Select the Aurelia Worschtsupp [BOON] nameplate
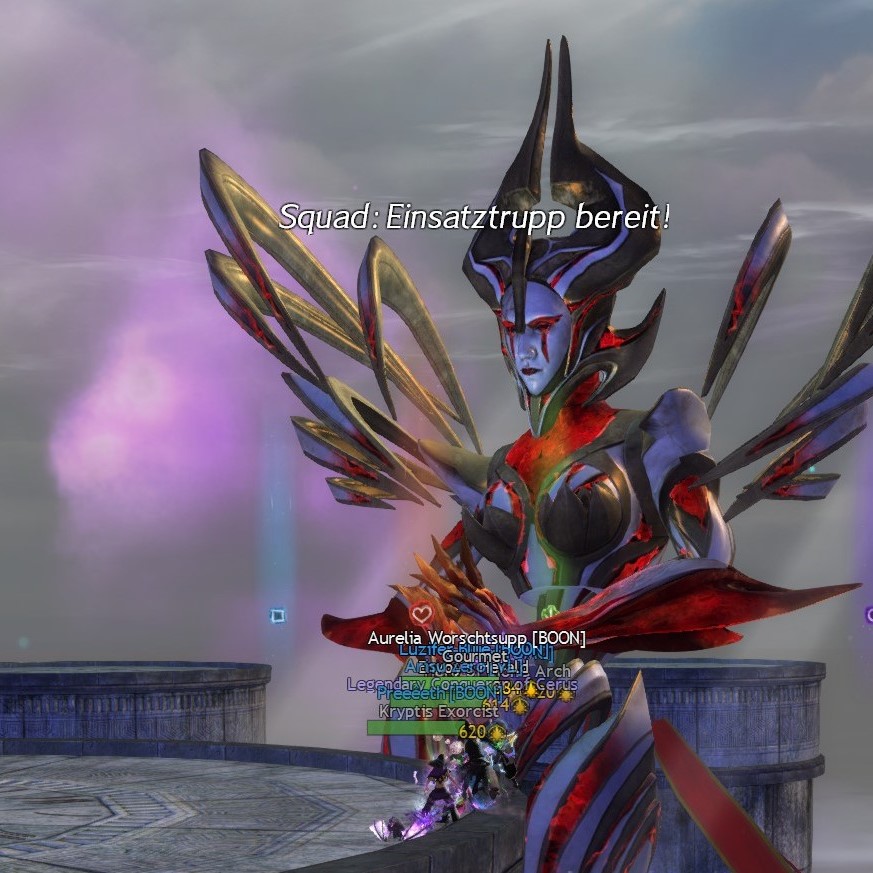This screenshot has width=873, height=873. [x=476, y=638]
